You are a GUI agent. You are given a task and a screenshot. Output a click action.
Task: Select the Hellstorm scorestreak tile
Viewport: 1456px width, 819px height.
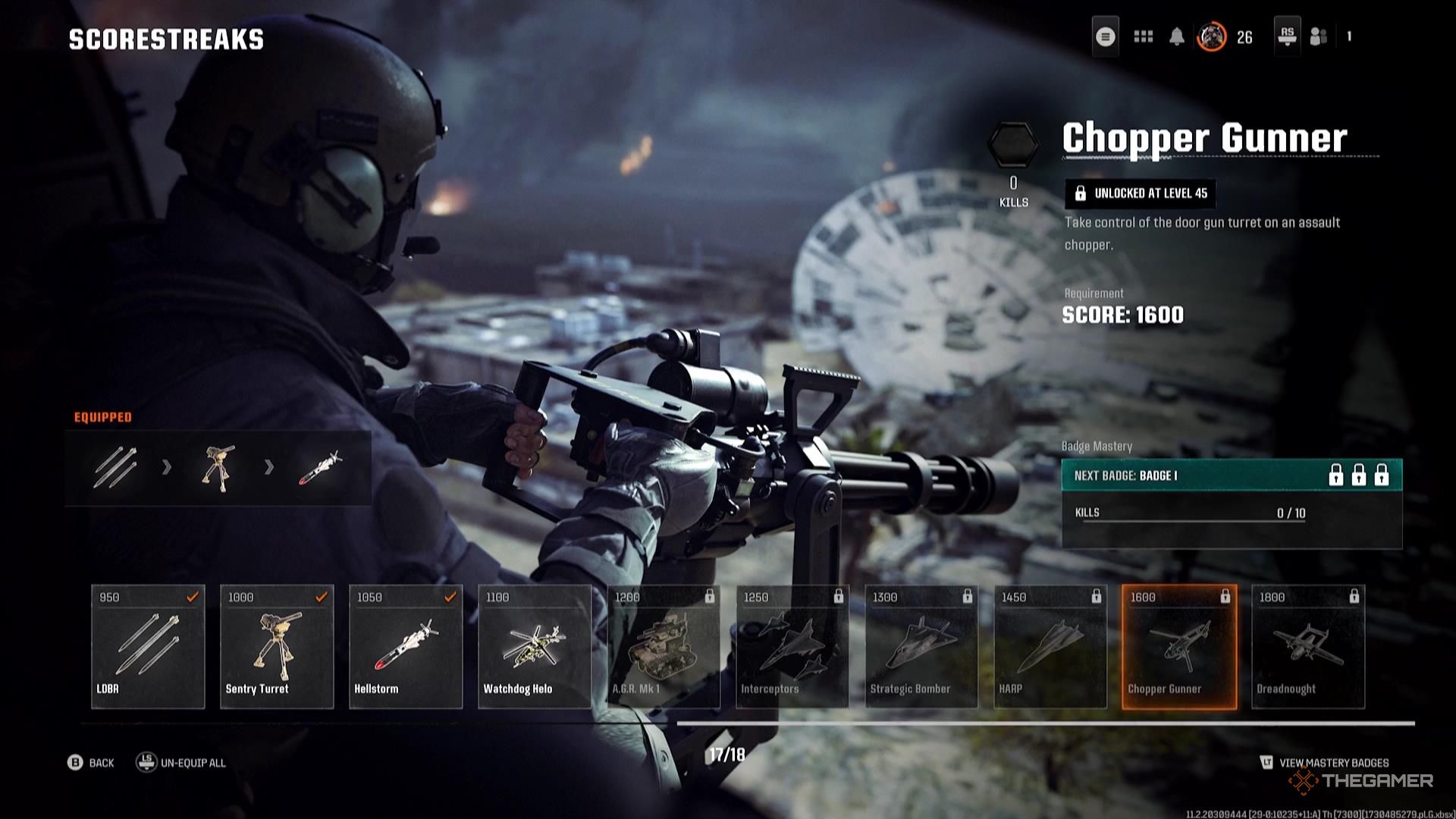click(406, 646)
